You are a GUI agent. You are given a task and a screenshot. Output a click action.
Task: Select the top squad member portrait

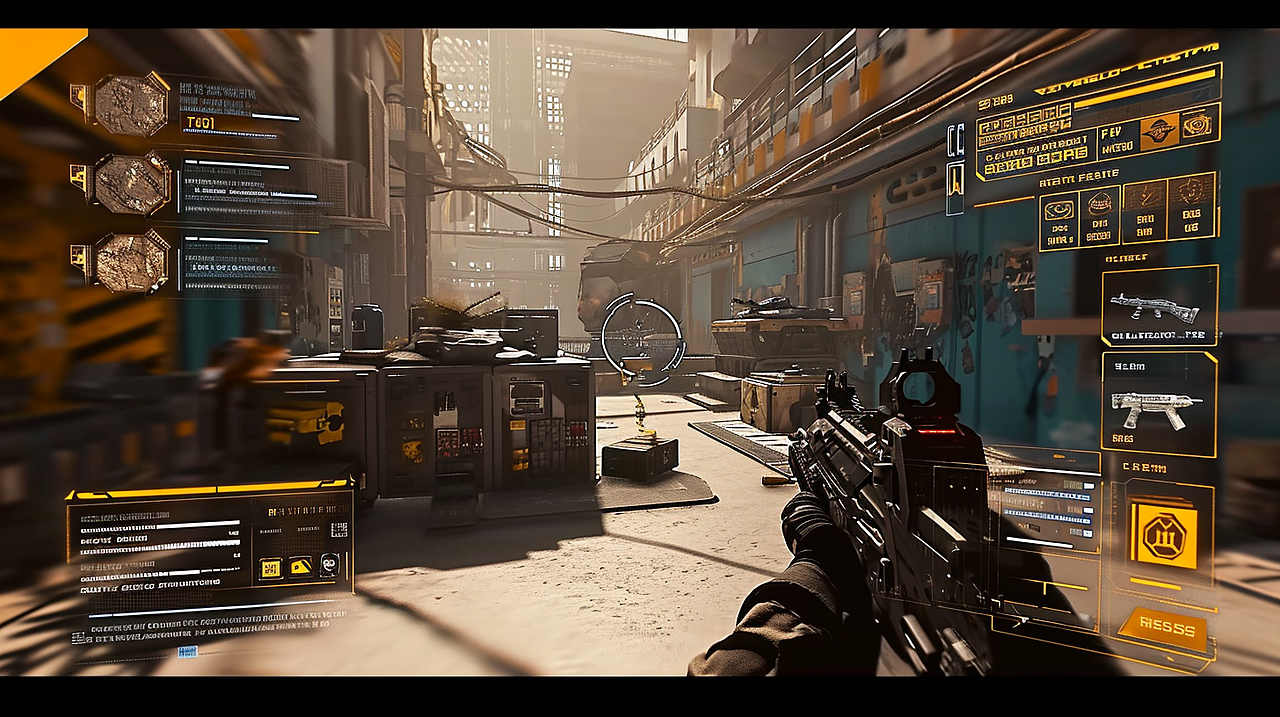coord(131,105)
